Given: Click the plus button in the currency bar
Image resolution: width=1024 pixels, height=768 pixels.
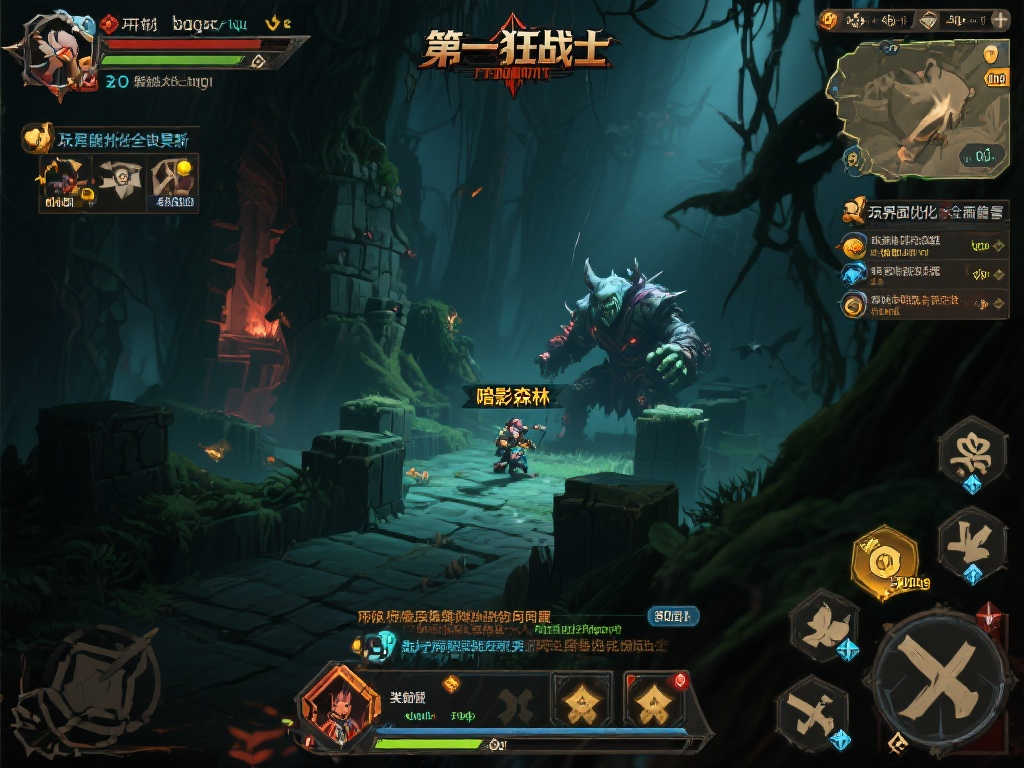Looking at the screenshot, I should pos(999,19).
